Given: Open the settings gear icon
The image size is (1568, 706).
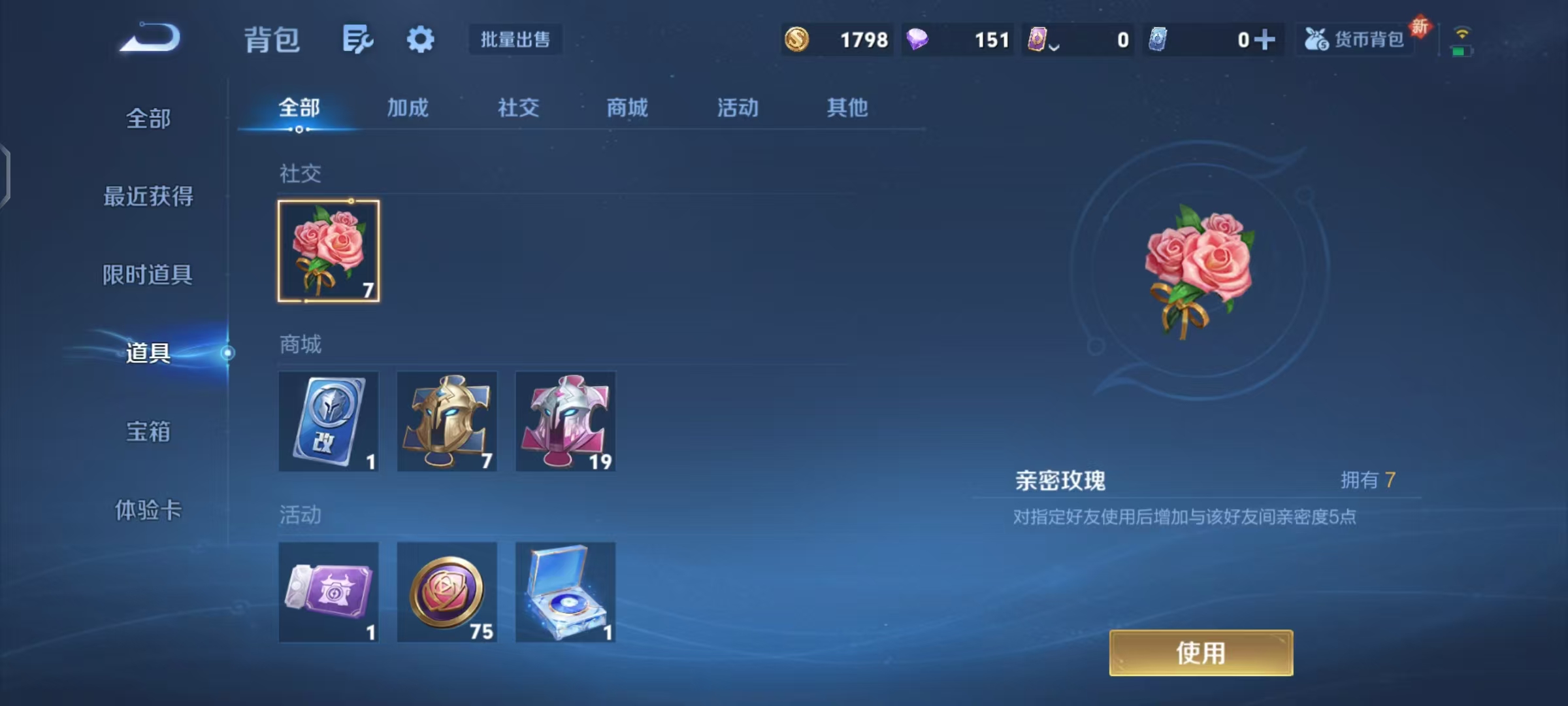Looking at the screenshot, I should [x=420, y=38].
